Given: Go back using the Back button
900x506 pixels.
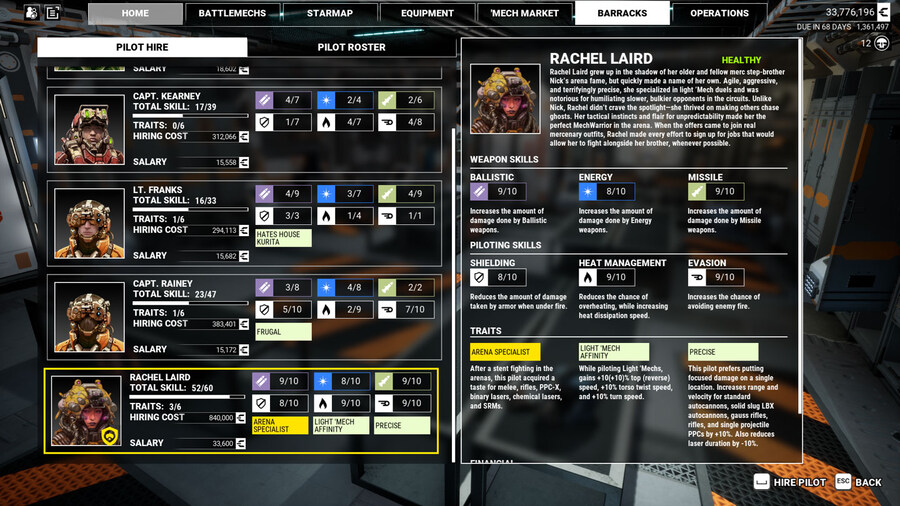Looking at the screenshot, I should [x=859, y=482].
